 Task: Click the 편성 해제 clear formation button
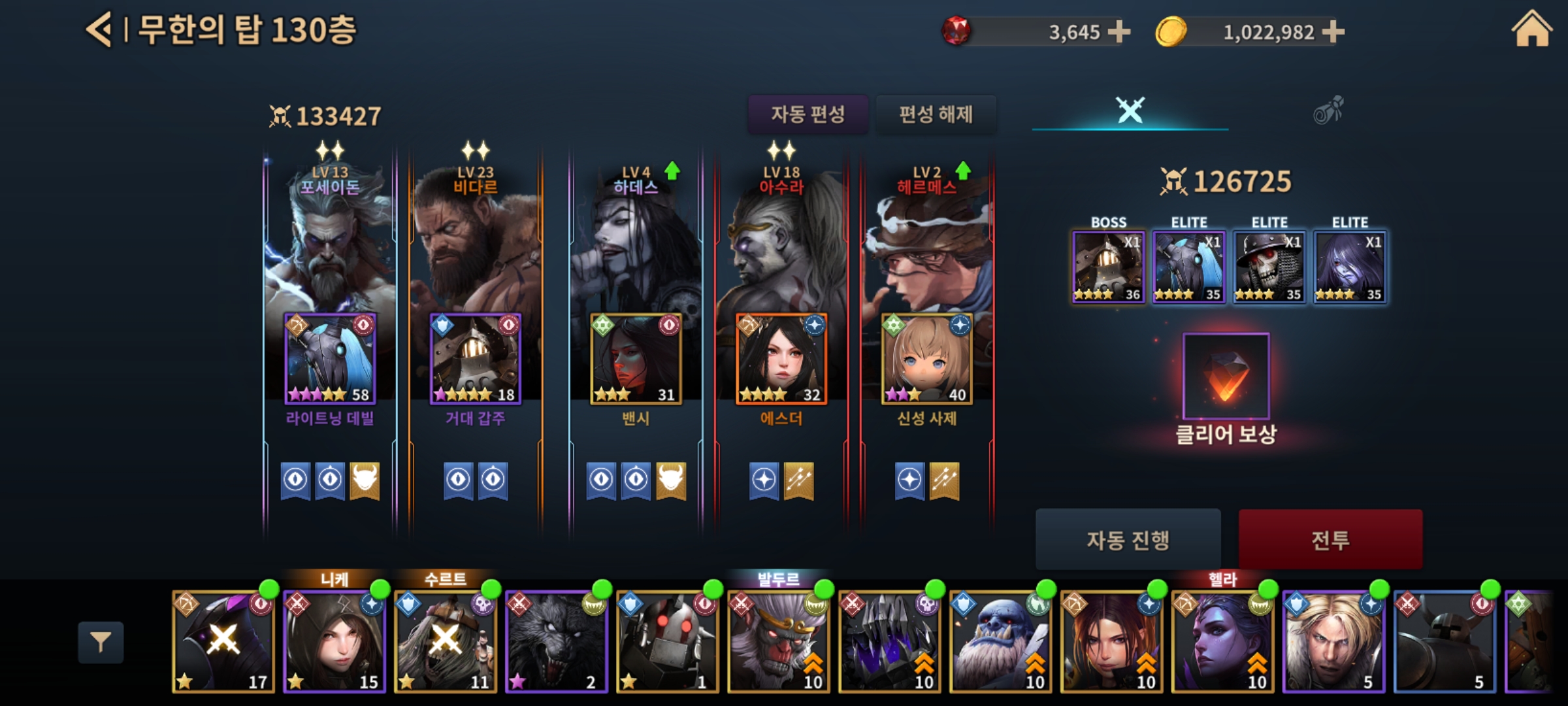point(936,114)
